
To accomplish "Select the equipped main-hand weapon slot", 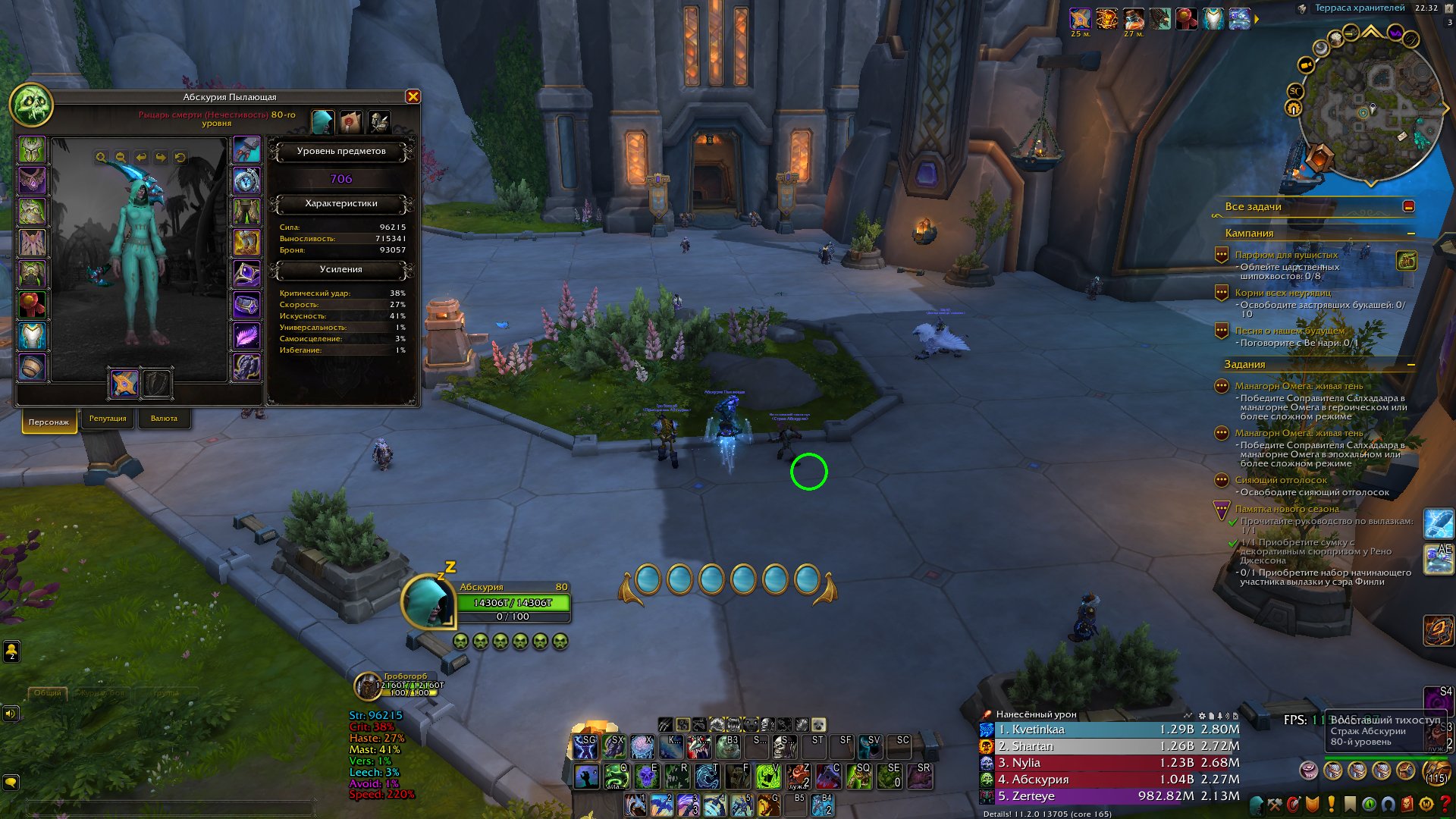I will pos(124,383).
